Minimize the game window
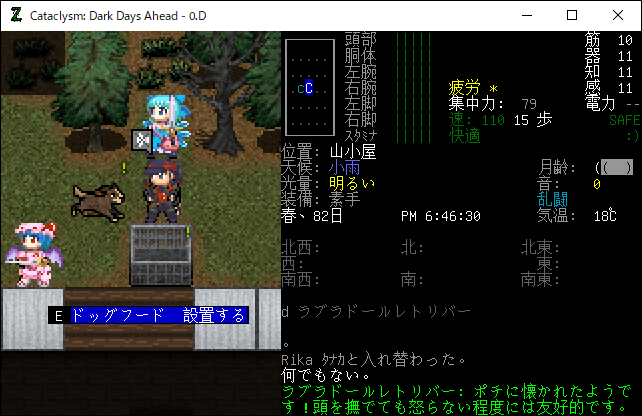This screenshot has width=642, height=416. click(x=526, y=15)
